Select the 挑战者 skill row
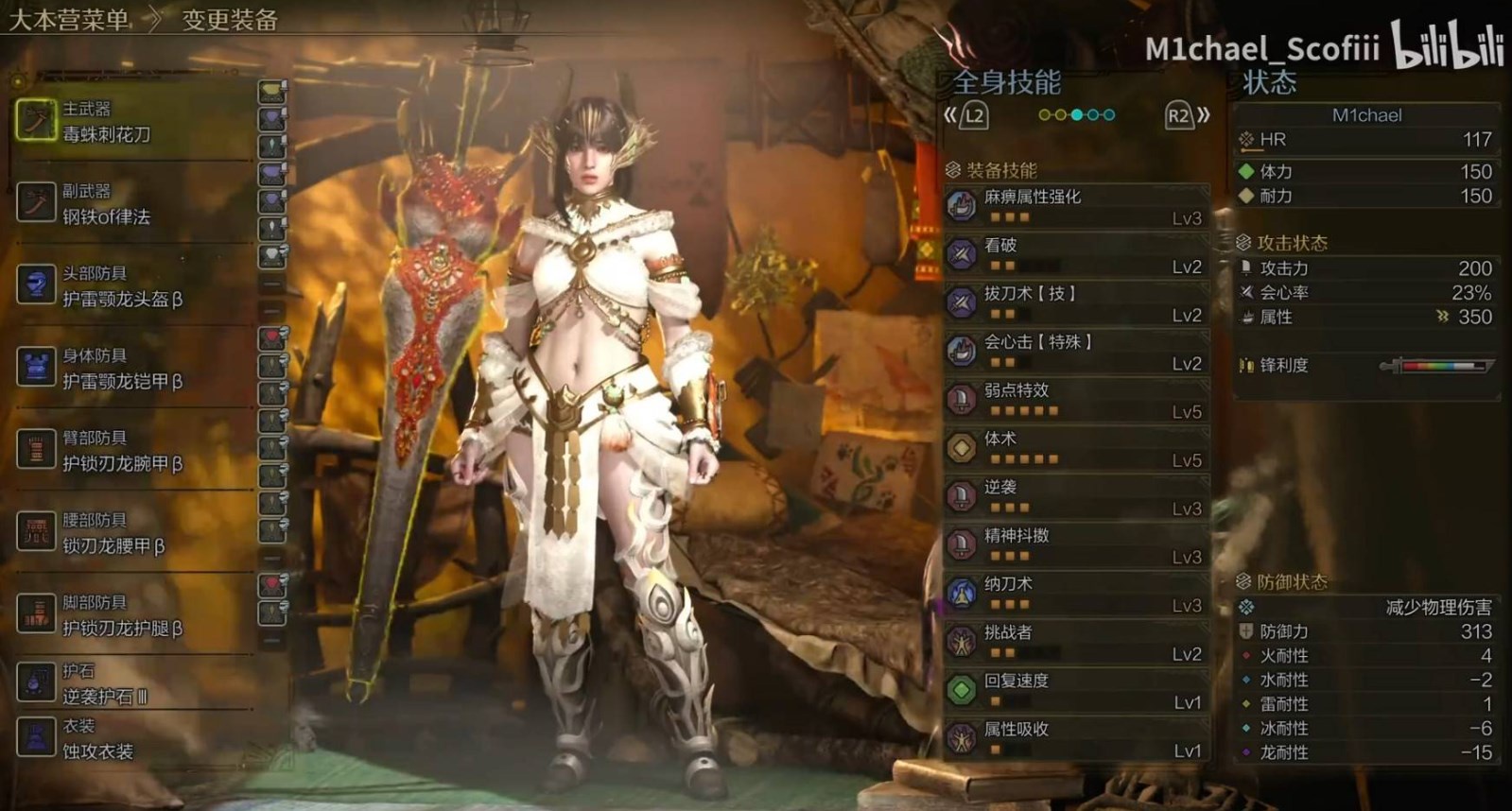The image size is (1512, 811). pos(1077,642)
